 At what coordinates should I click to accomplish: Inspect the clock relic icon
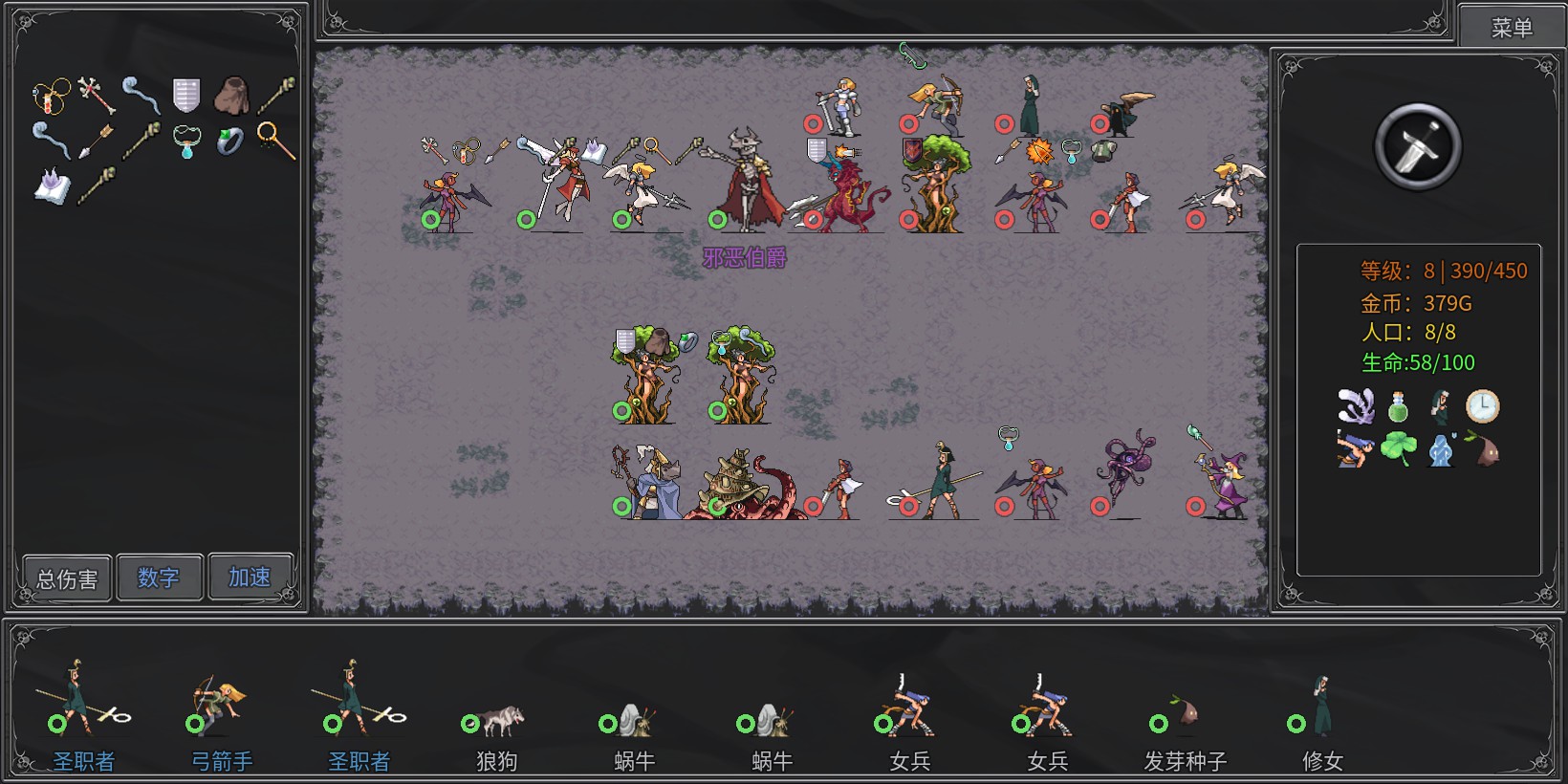[x=1483, y=406]
